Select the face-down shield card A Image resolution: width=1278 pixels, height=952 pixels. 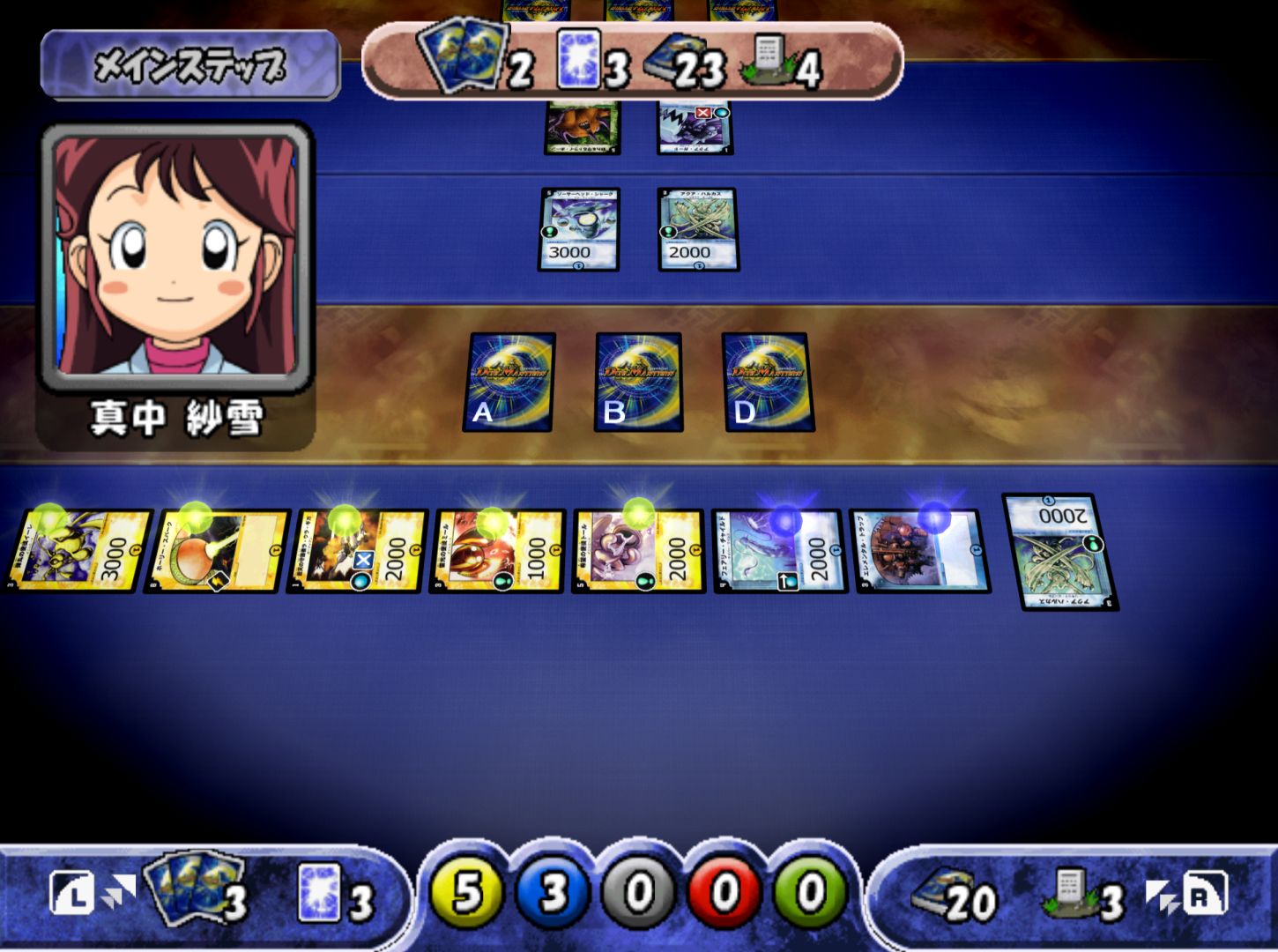pos(509,381)
